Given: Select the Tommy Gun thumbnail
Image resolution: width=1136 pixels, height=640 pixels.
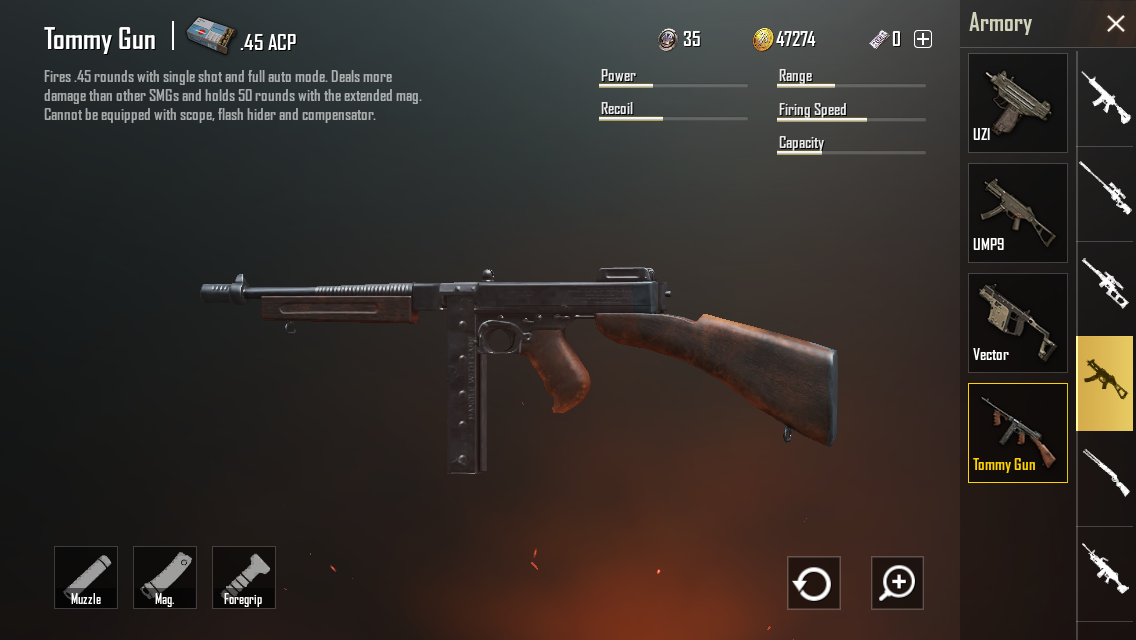Looking at the screenshot, I should pos(1017,433).
